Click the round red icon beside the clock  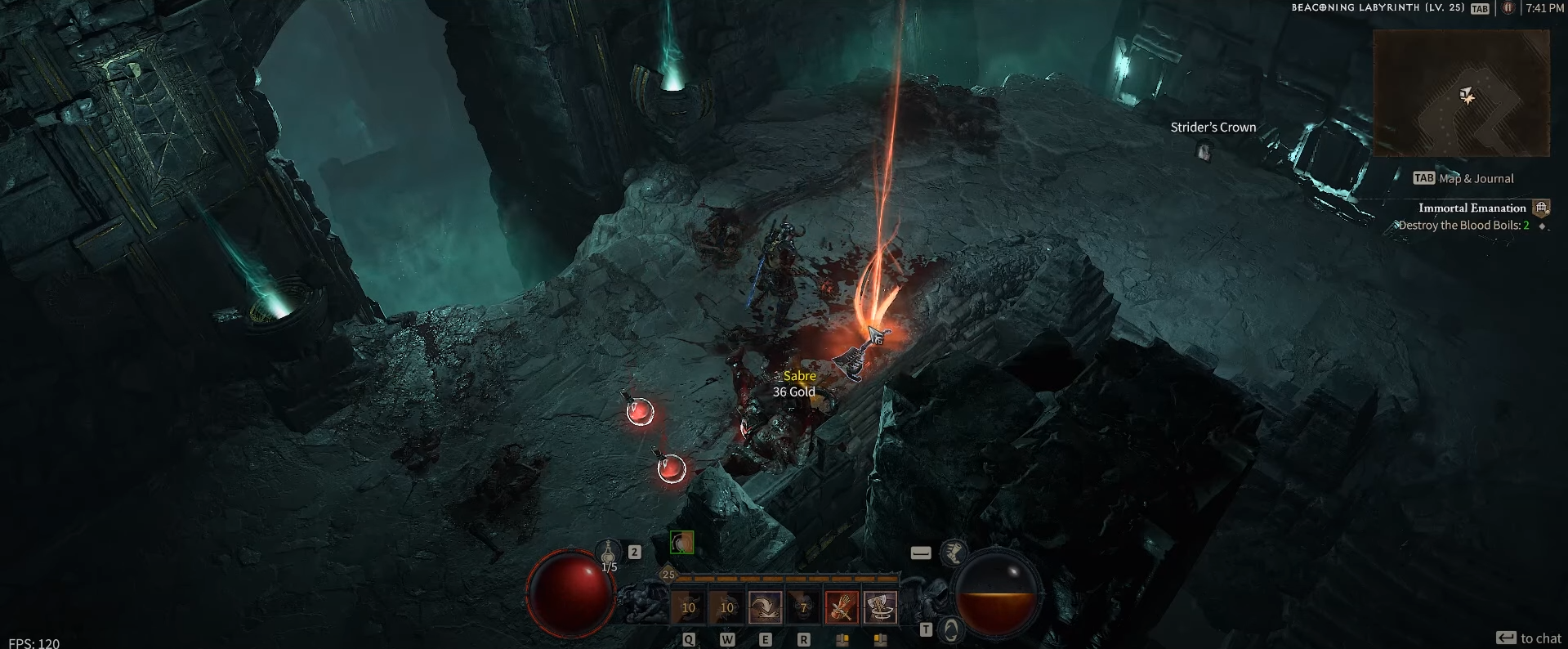(1508, 8)
